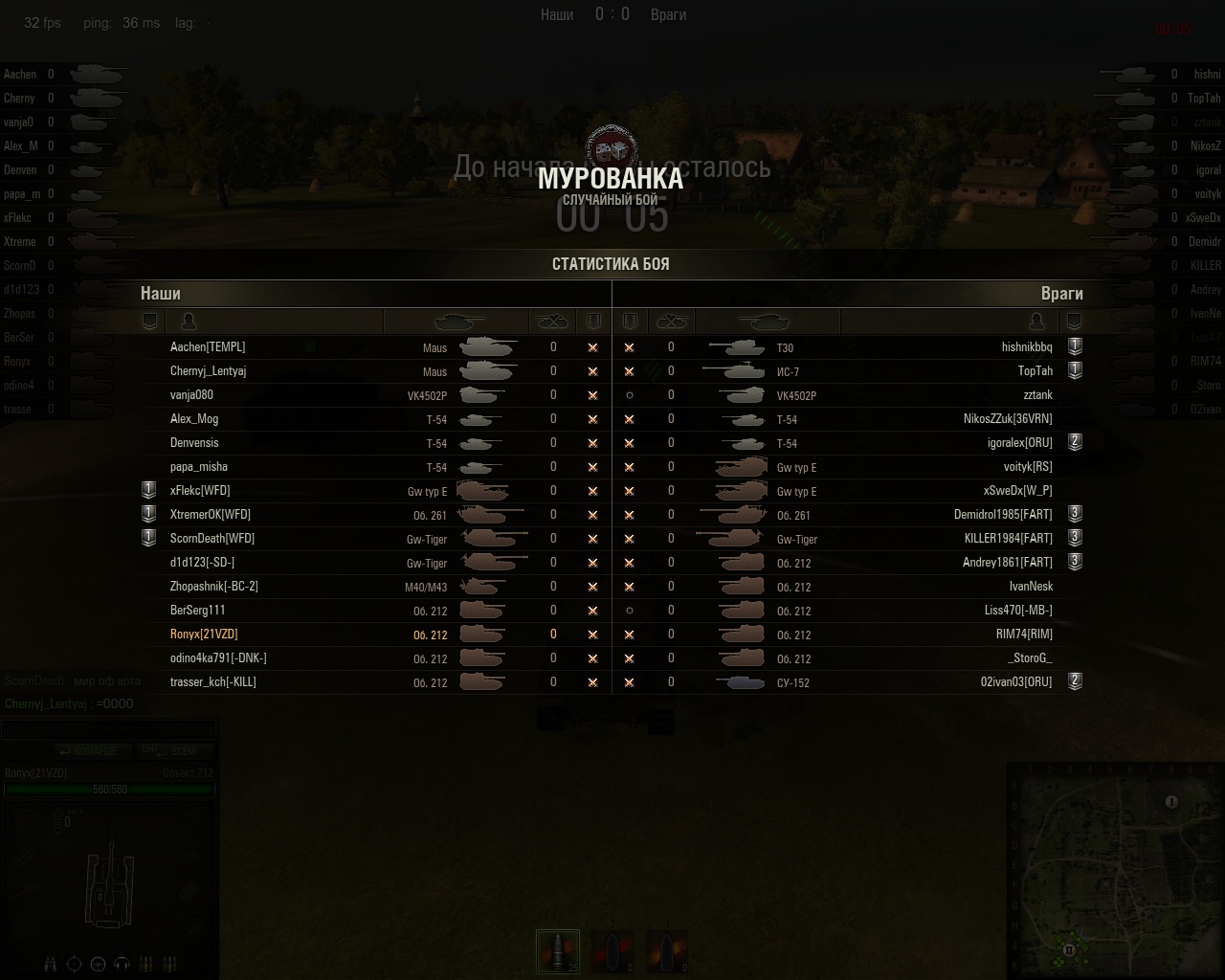Select ally trasser_kch[-KILL] in the list

pyautogui.click(x=212, y=682)
